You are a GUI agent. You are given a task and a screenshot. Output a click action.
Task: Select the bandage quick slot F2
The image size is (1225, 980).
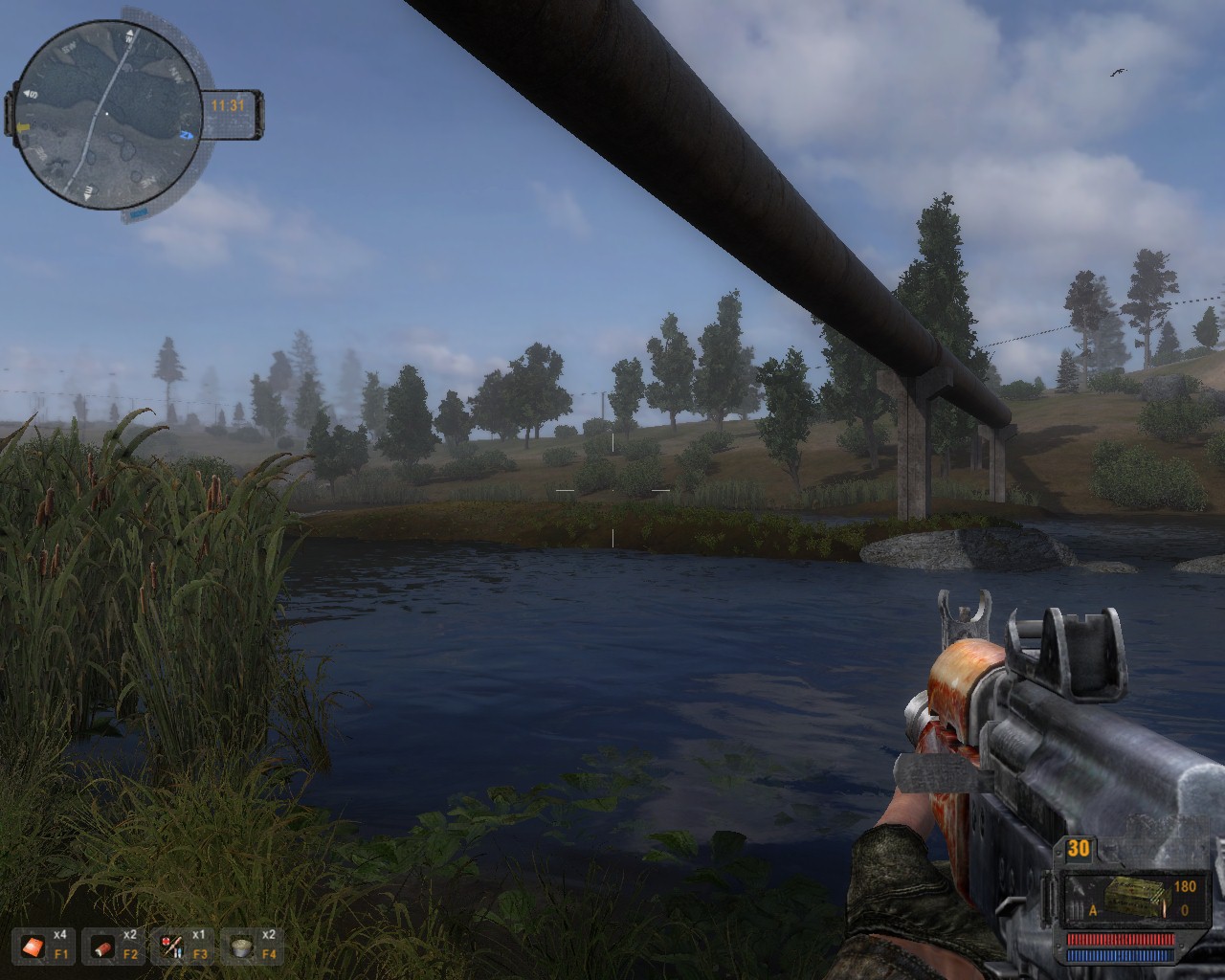tap(103, 947)
